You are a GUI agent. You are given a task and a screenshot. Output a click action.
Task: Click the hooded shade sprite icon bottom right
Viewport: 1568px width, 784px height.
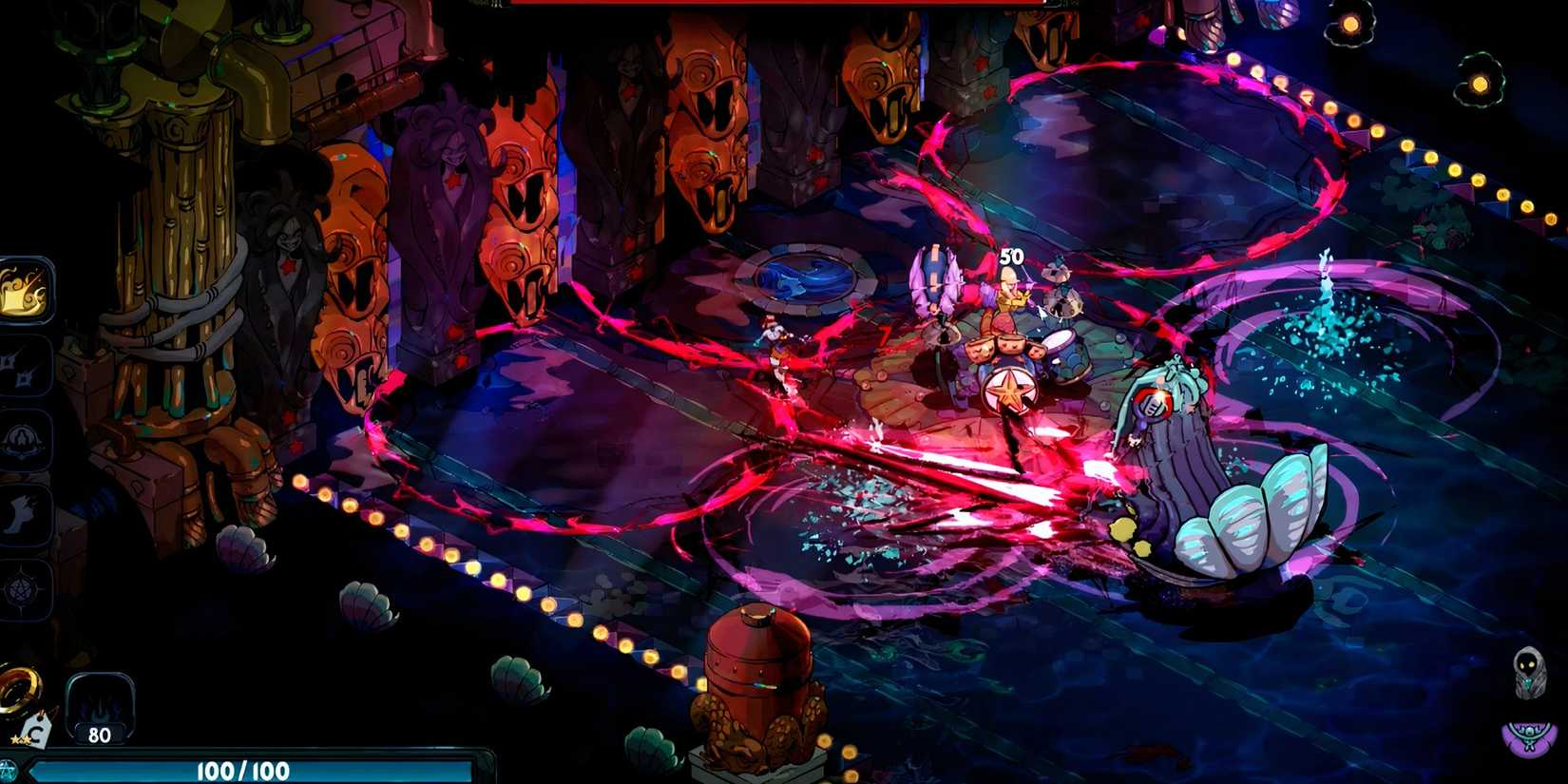coord(1529,672)
